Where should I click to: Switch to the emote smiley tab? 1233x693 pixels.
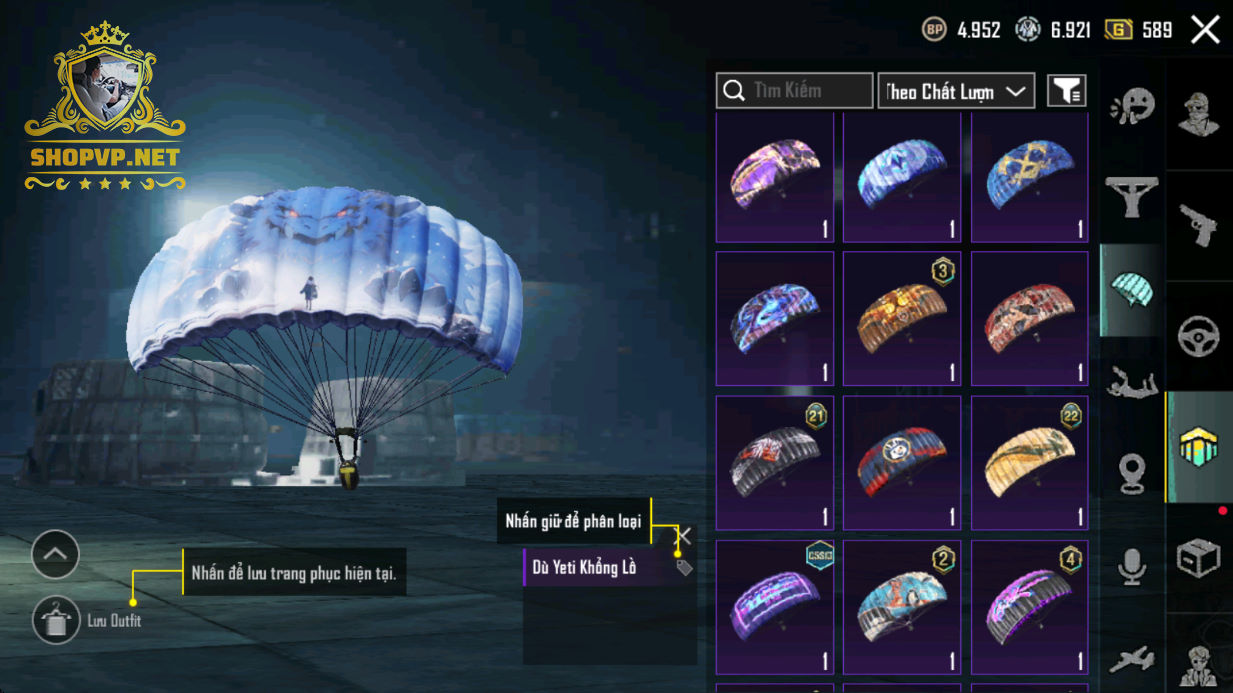(1132, 106)
